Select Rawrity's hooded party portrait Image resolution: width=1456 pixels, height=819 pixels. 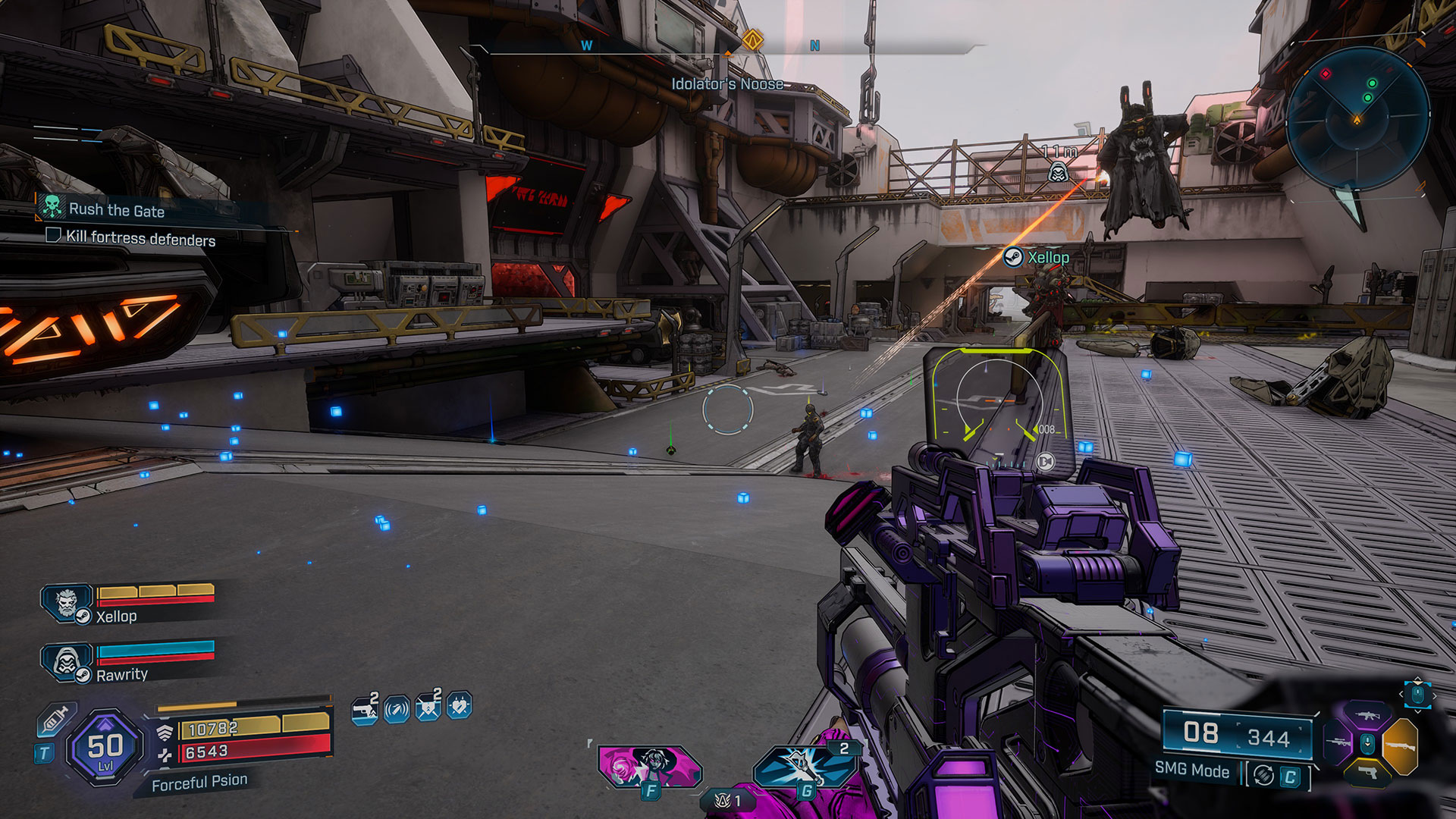[67, 662]
